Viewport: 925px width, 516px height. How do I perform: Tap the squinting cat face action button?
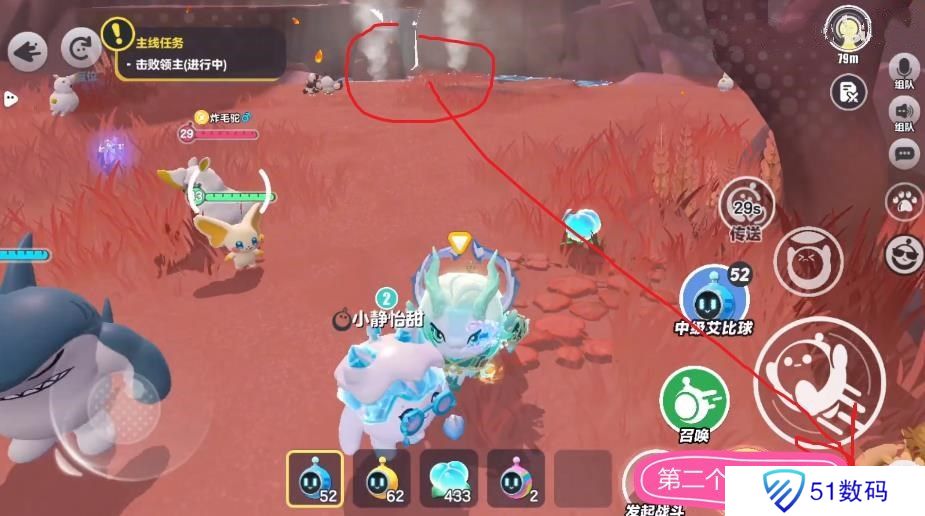807,261
